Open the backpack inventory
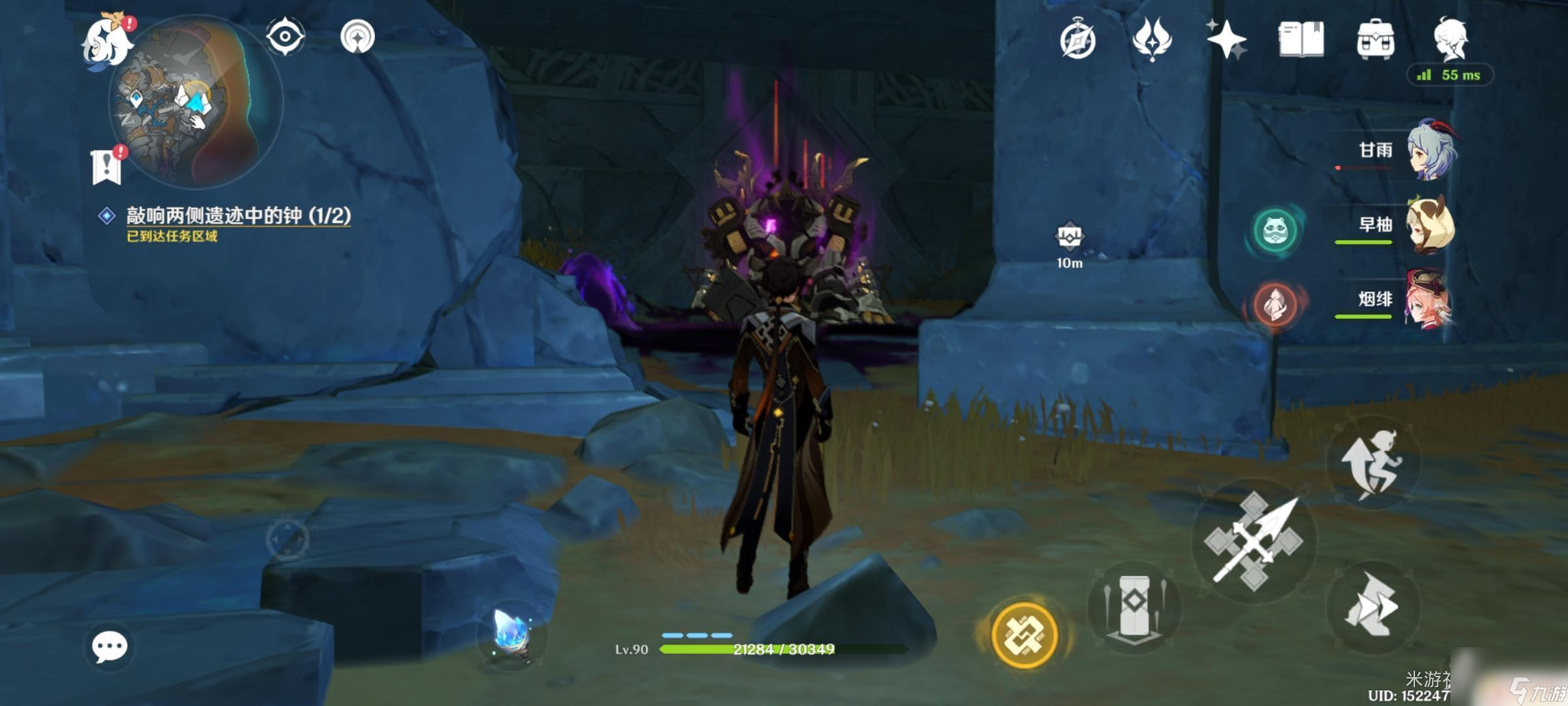Screen dimensions: 1568x706 (1375, 39)
